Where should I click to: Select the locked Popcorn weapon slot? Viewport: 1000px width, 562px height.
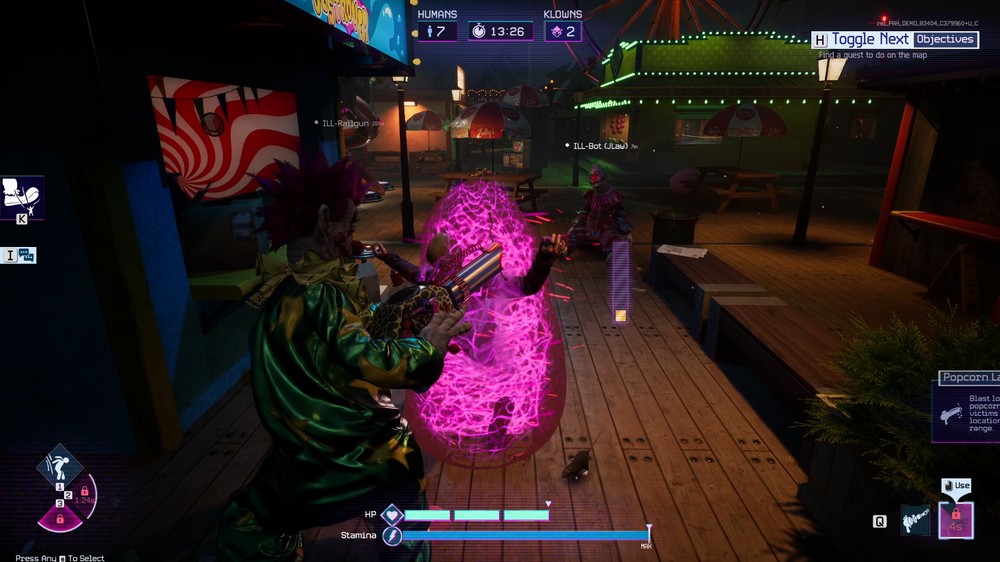(956, 520)
